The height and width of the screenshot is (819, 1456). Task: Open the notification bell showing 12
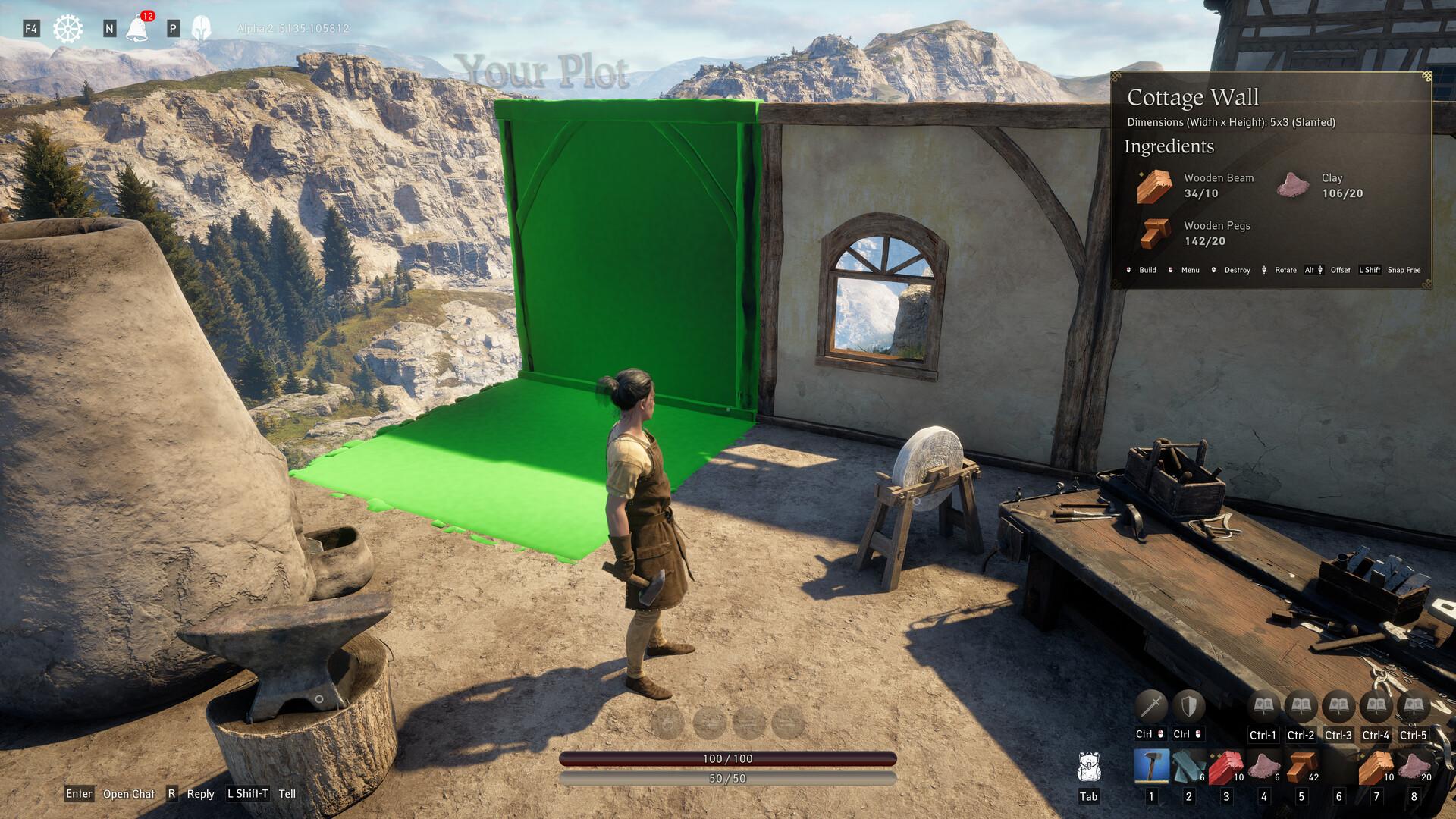(139, 29)
